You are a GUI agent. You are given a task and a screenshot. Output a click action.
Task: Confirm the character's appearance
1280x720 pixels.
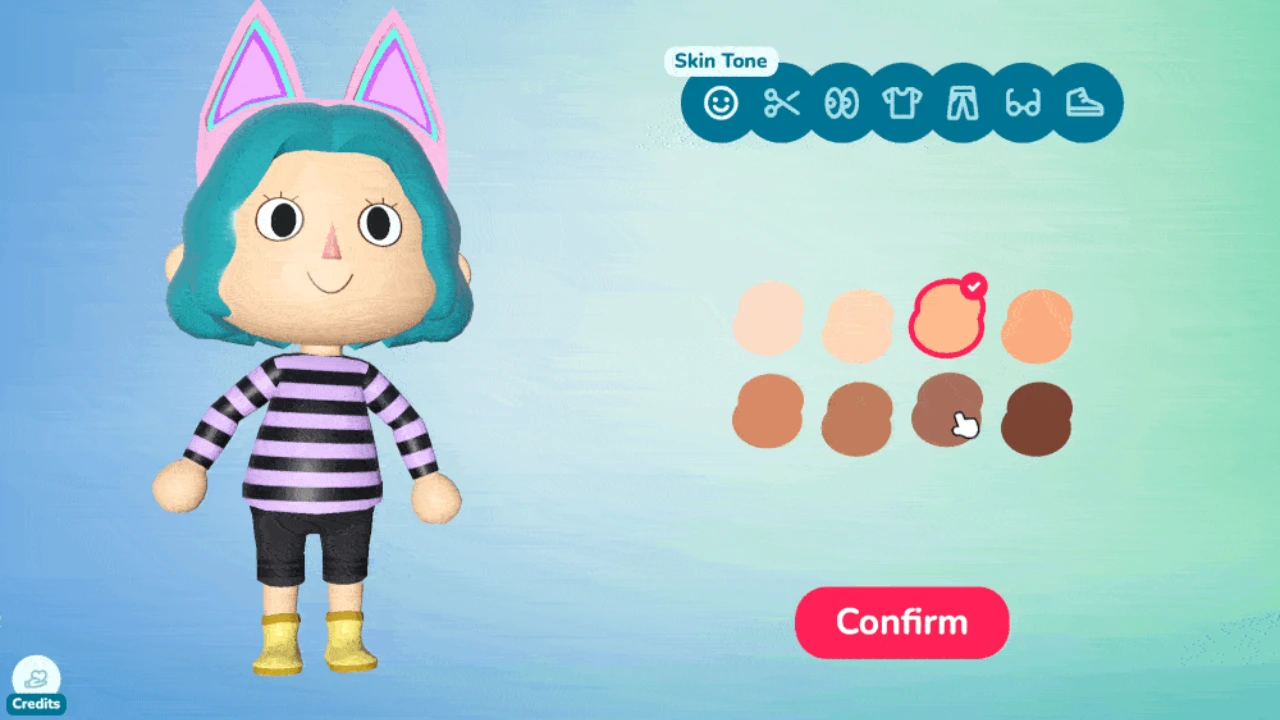[x=901, y=622]
